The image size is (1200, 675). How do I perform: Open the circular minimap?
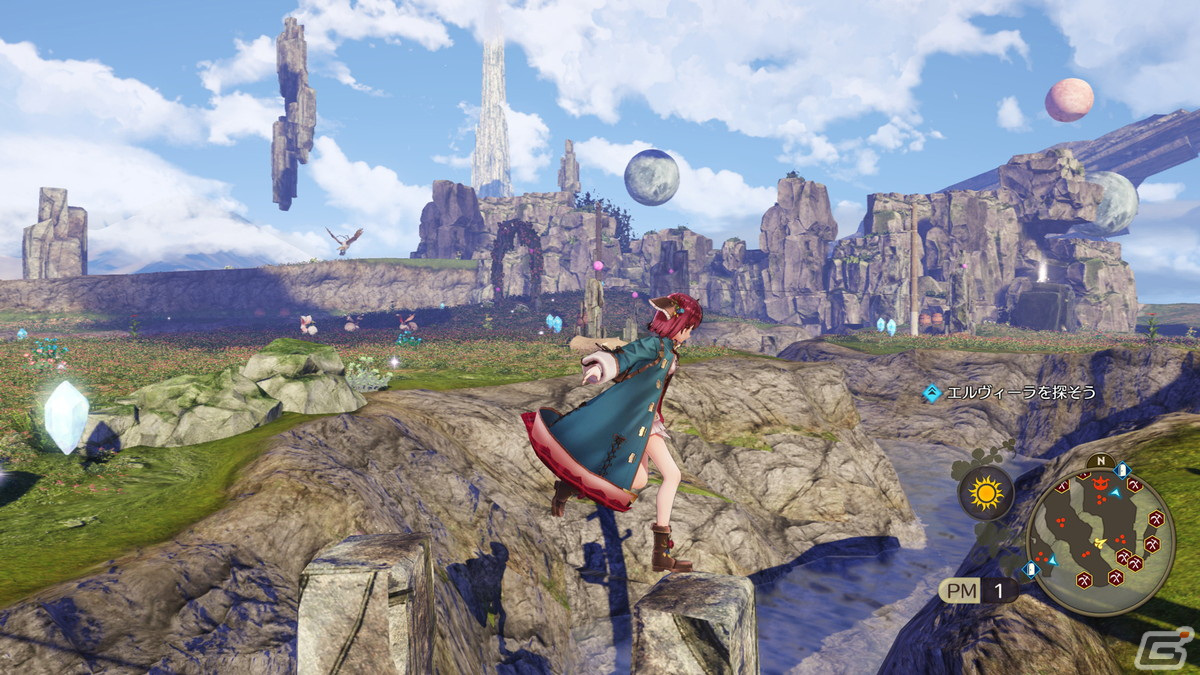point(1100,540)
